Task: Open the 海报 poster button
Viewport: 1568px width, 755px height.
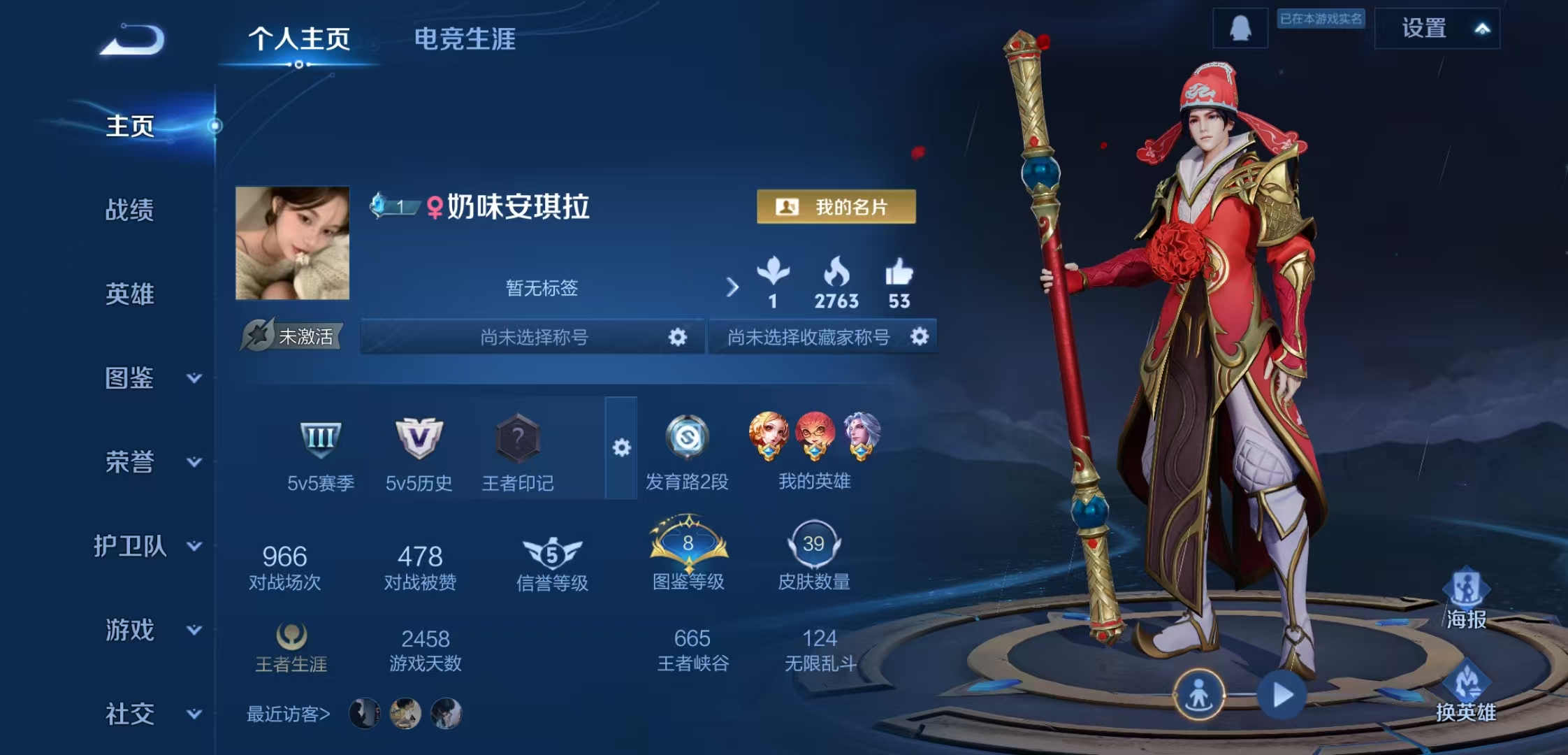Action: (x=1466, y=598)
